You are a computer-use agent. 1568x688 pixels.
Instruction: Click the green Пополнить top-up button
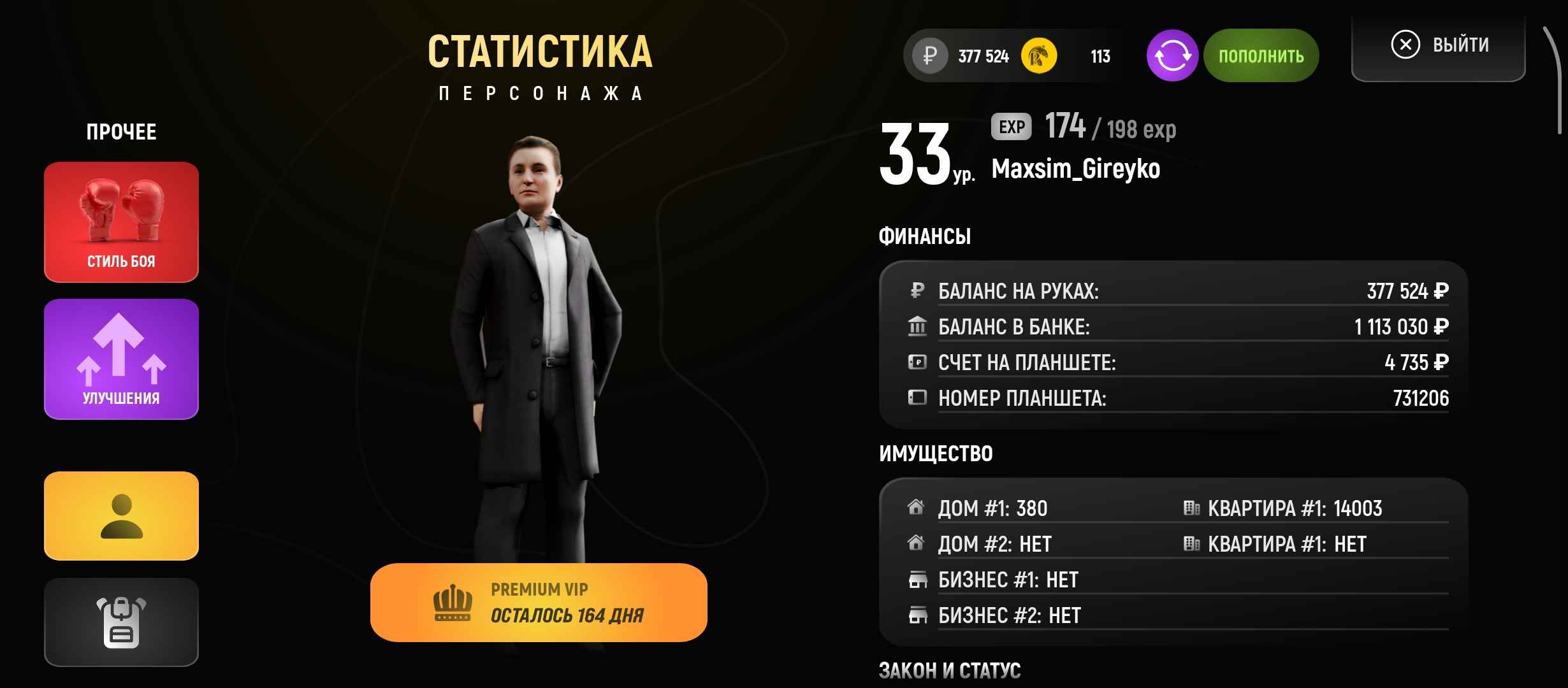tap(1261, 56)
